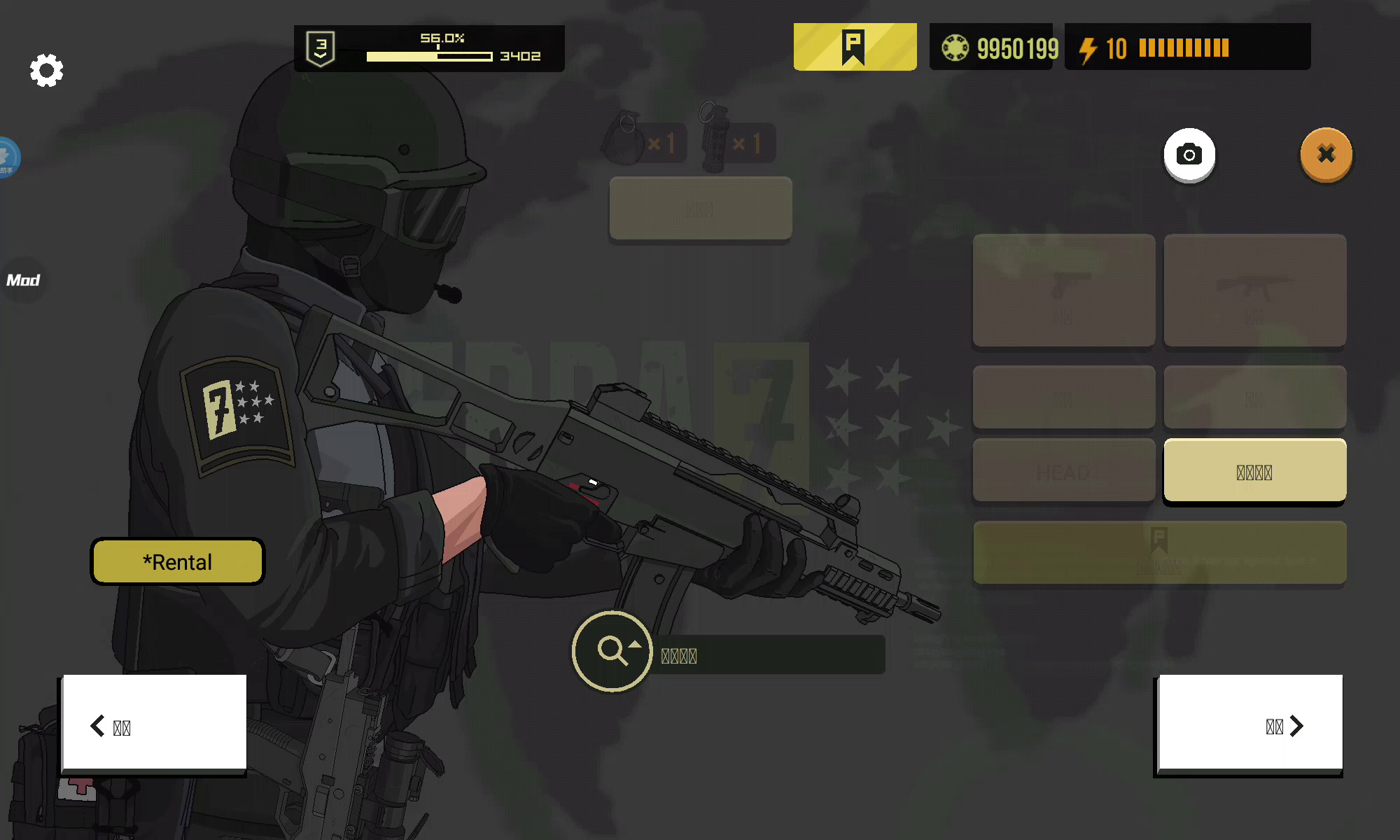Open the Mod overlay button
This screenshot has height=840, width=1400.
(23, 280)
